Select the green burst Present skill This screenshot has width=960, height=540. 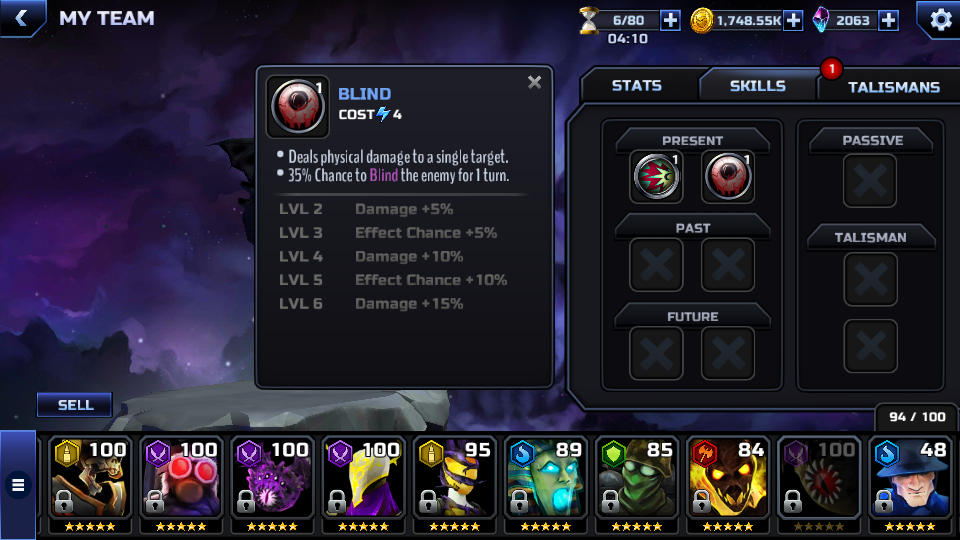[656, 177]
